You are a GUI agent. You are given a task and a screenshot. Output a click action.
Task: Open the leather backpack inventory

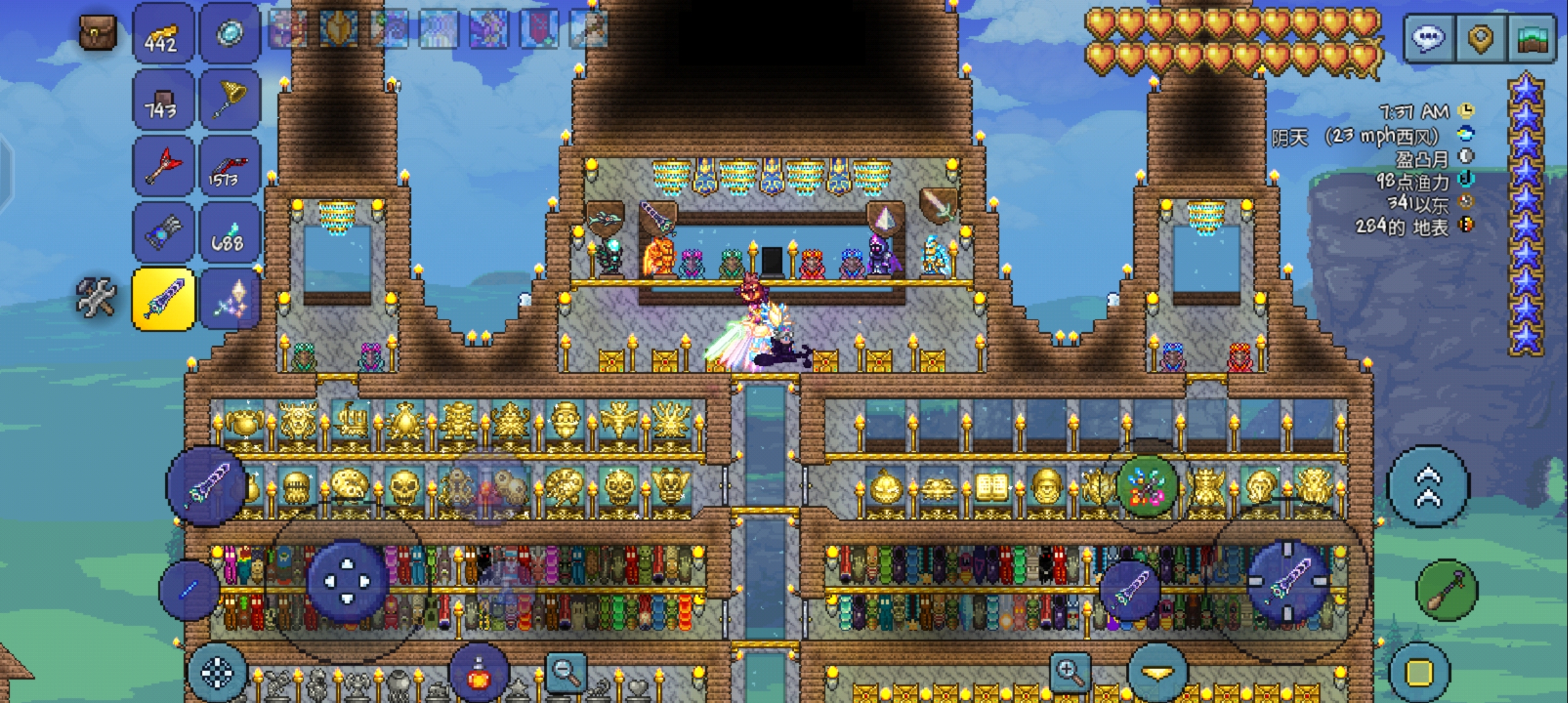pyautogui.click(x=98, y=33)
